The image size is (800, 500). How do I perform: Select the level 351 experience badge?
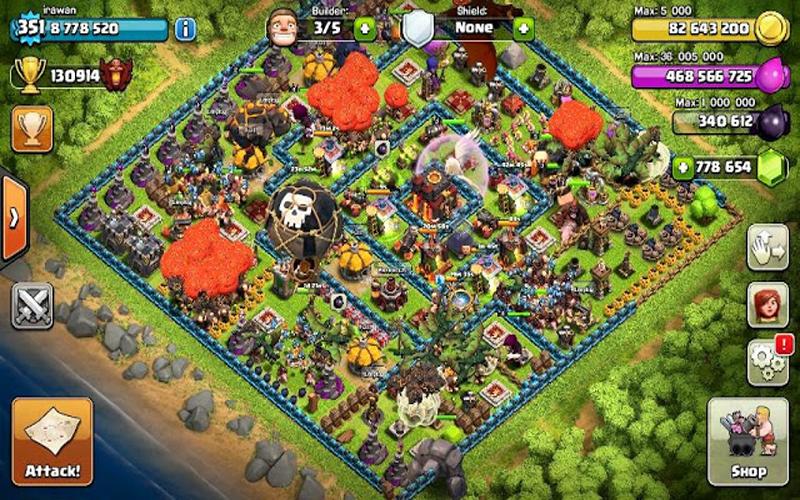click(x=32, y=28)
